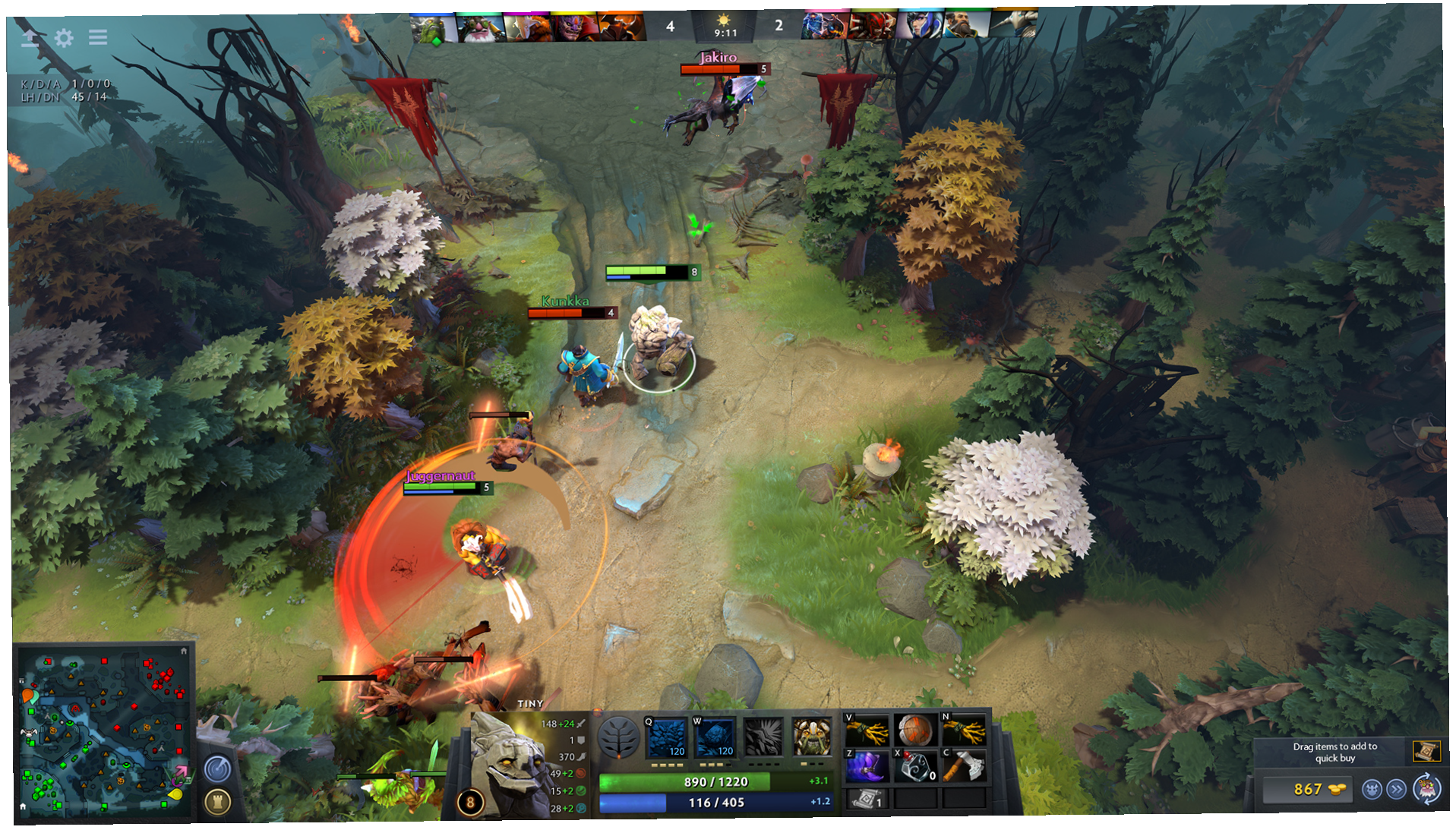
Task: Activate the Scan radar button
Action: tap(218, 769)
